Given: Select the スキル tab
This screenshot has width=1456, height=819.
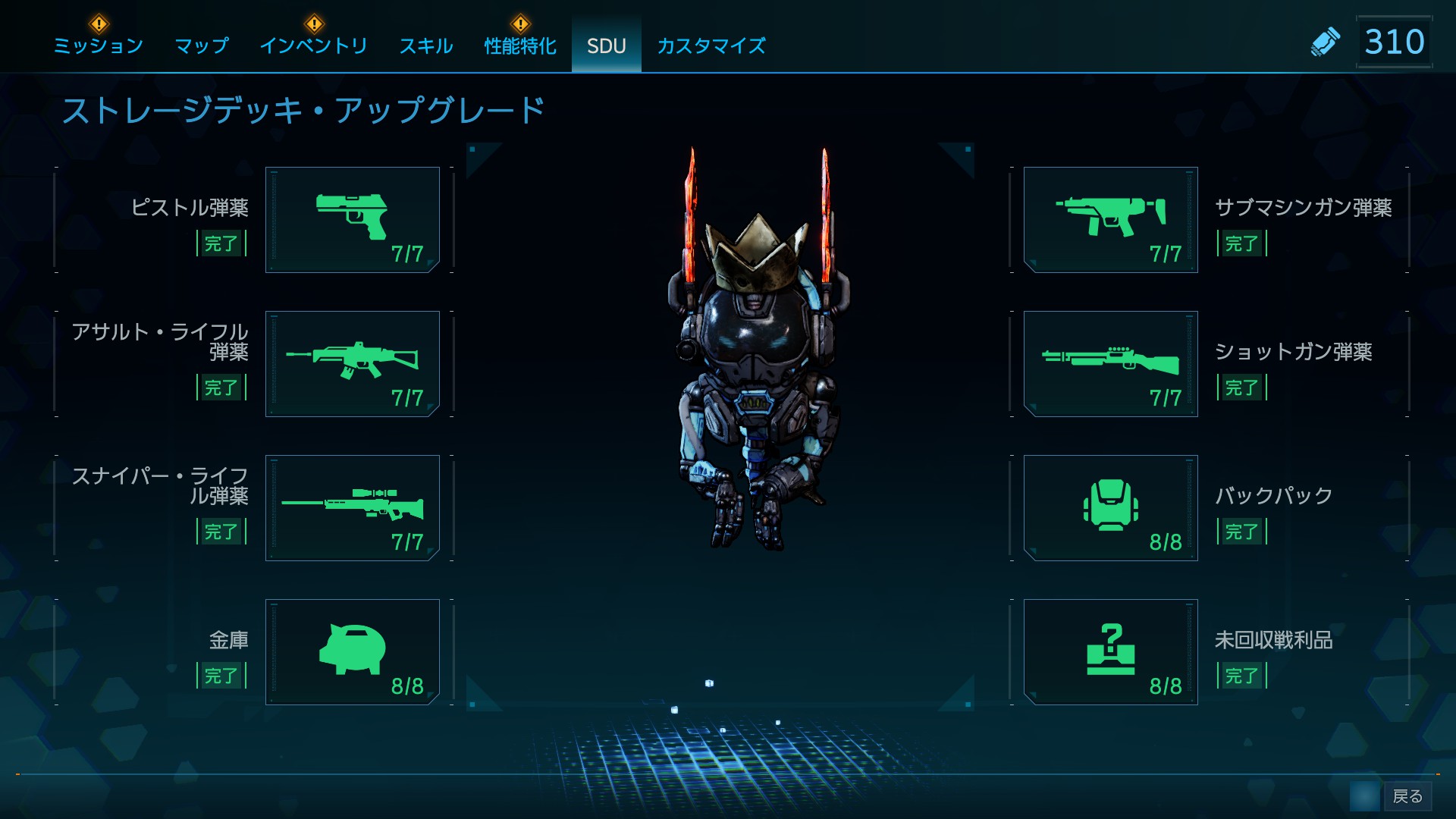Looking at the screenshot, I should point(426,46).
